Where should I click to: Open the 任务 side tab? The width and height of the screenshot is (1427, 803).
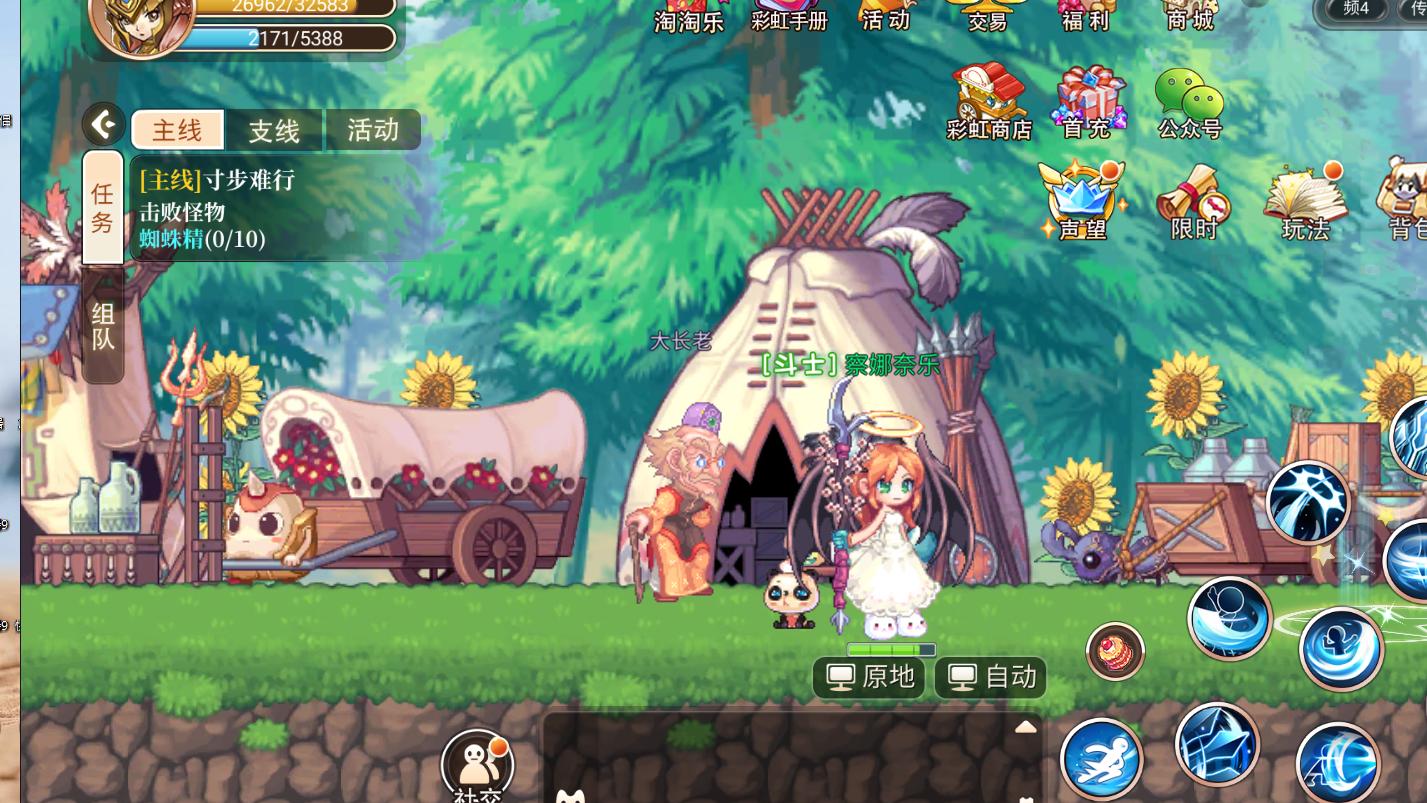(103, 207)
